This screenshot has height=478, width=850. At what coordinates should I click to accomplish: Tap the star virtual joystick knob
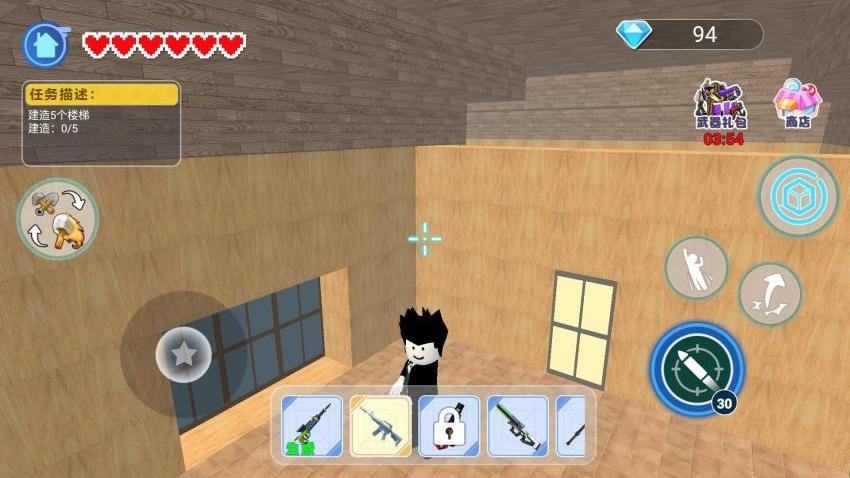click(183, 354)
